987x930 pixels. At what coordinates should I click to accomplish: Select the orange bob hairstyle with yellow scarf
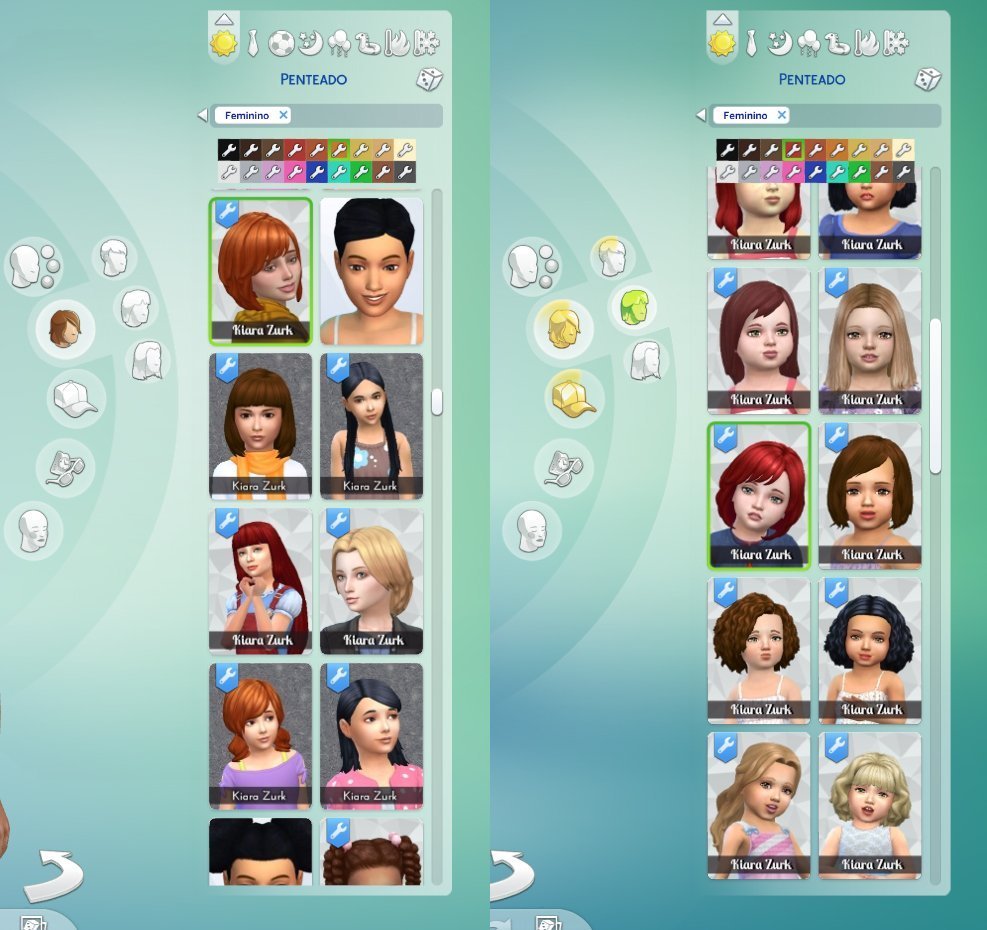pyautogui.click(x=261, y=269)
